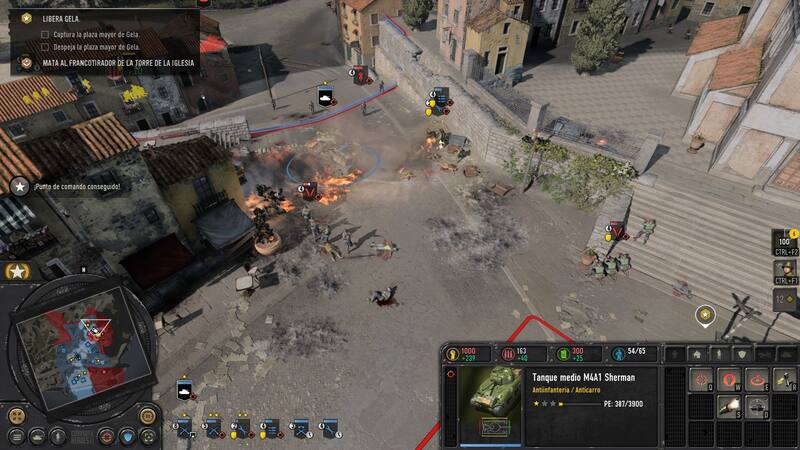Open the commander star button above the minimap
Screen dimensions: 800x450
coord(17,271)
